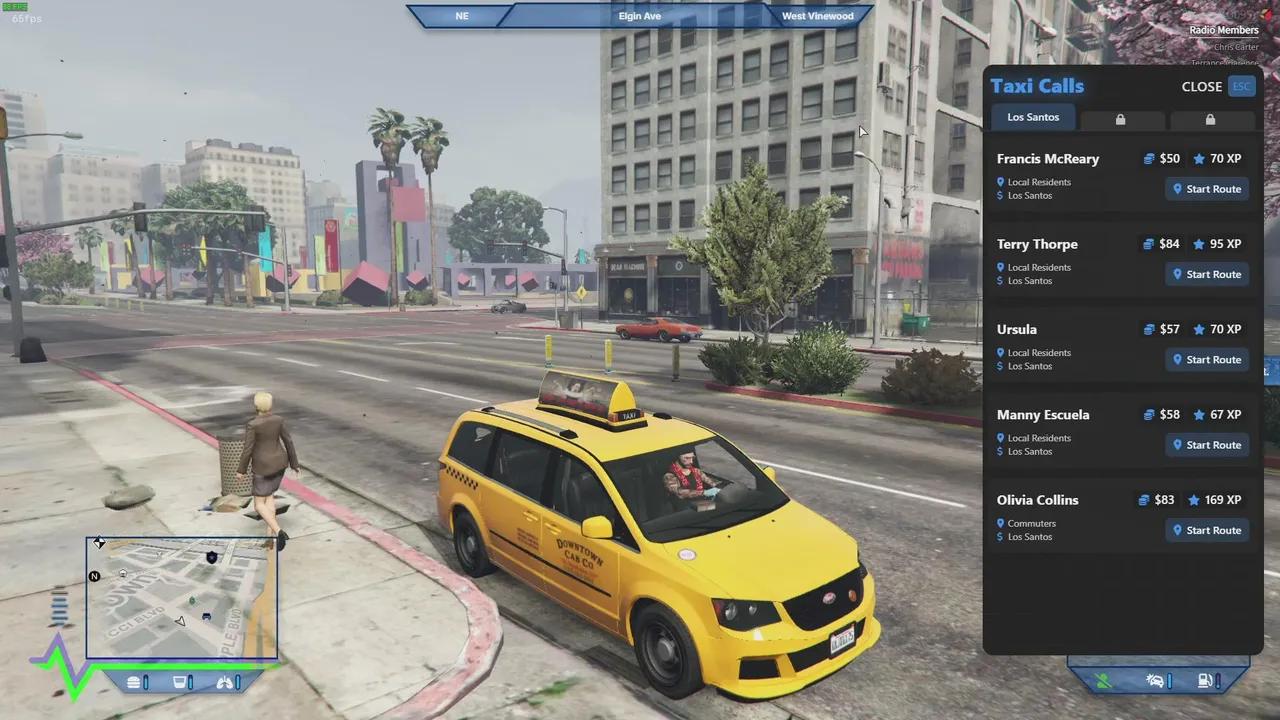Image resolution: width=1280 pixels, height=720 pixels.
Task: Click the coins icon beside Francis McReary's $50
Action: (x=1147, y=158)
